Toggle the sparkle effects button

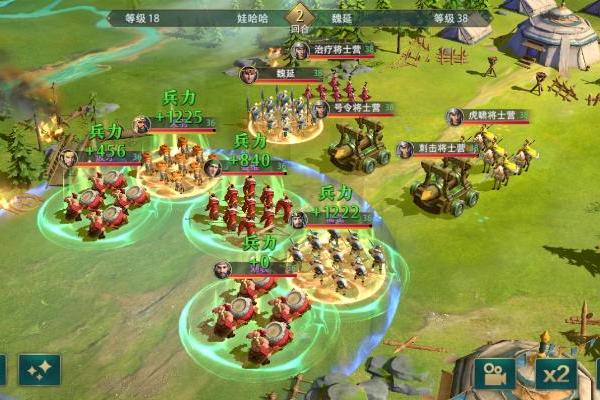pos(39,370)
